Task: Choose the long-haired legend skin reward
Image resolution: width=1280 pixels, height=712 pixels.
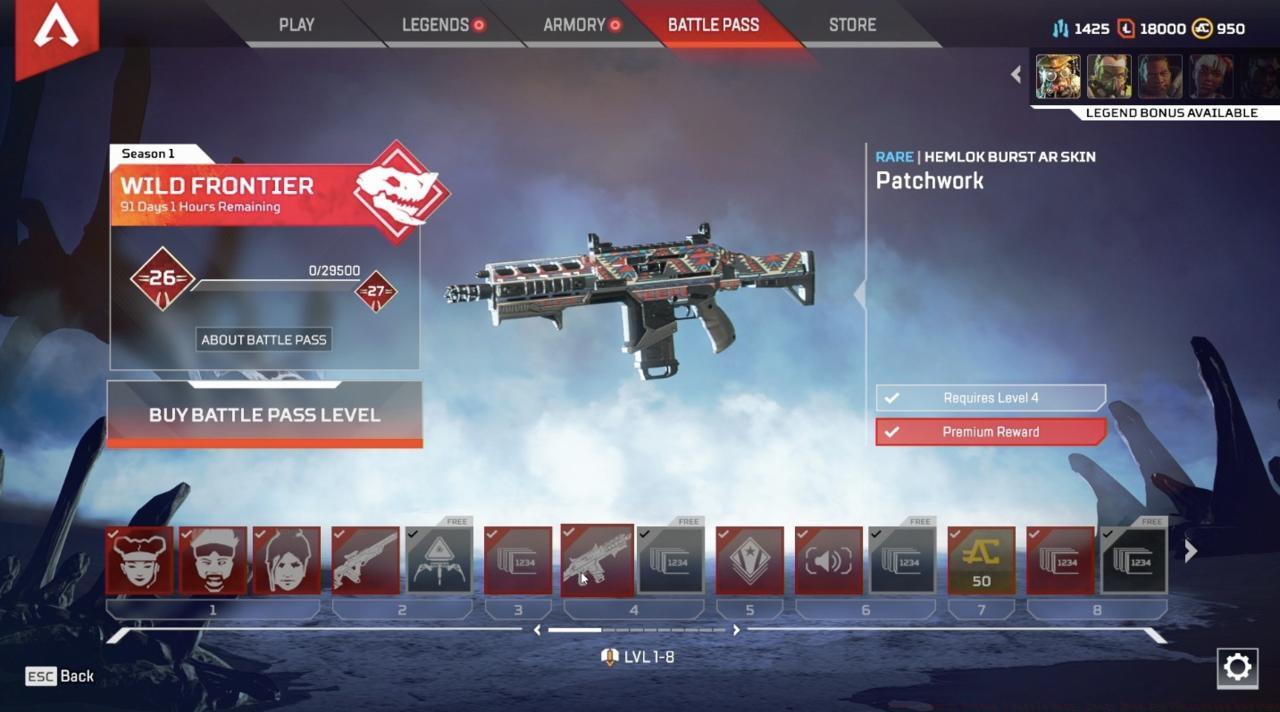Action: coord(286,561)
